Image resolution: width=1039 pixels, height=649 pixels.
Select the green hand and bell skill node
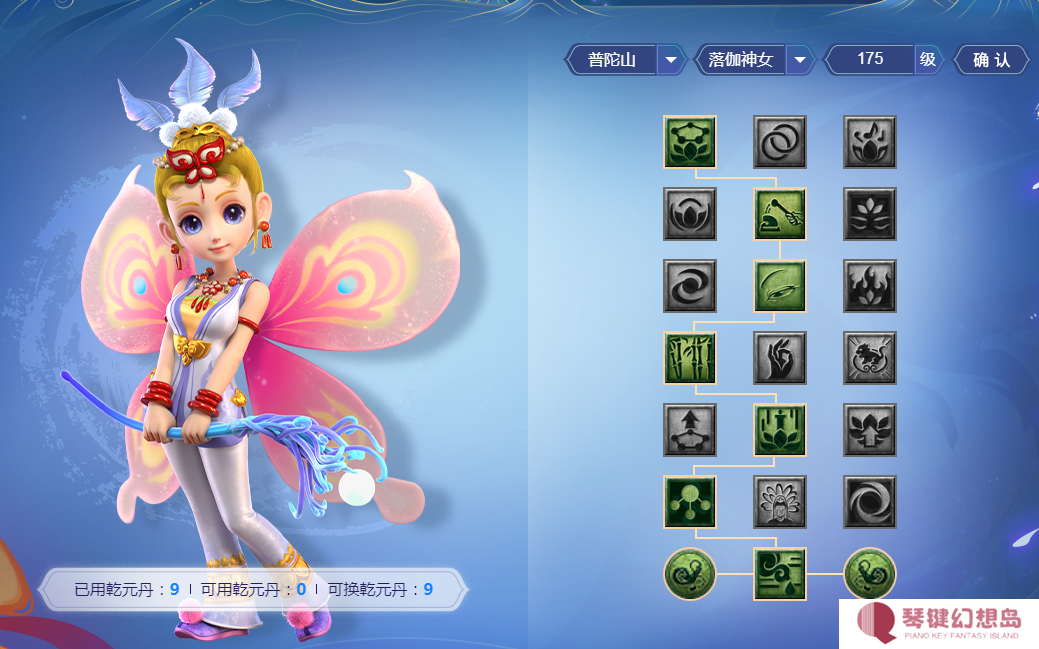(x=780, y=214)
